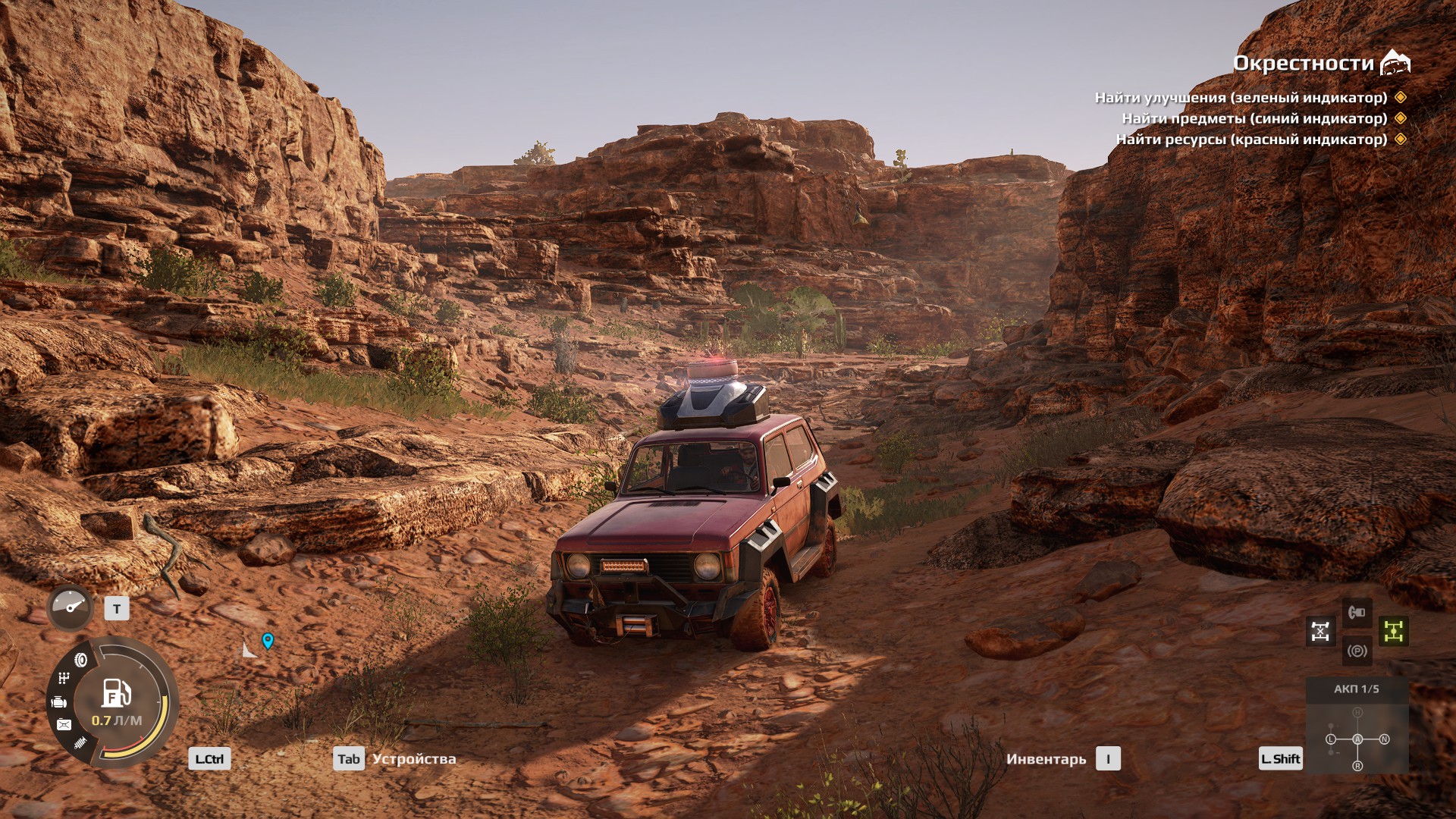Click the АКП gearbox panel

pos(1357,689)
